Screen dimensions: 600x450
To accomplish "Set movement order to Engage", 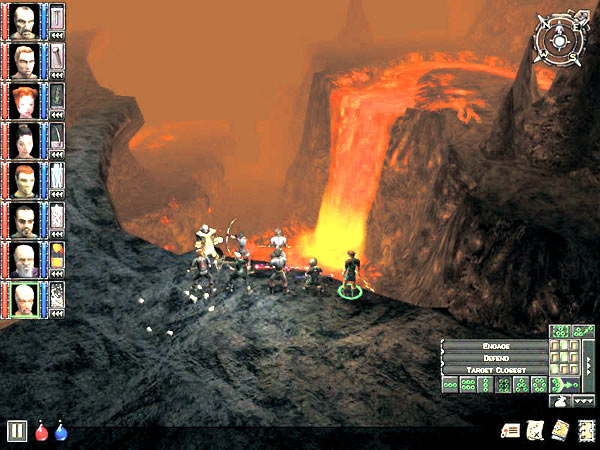I will point(494,345).
